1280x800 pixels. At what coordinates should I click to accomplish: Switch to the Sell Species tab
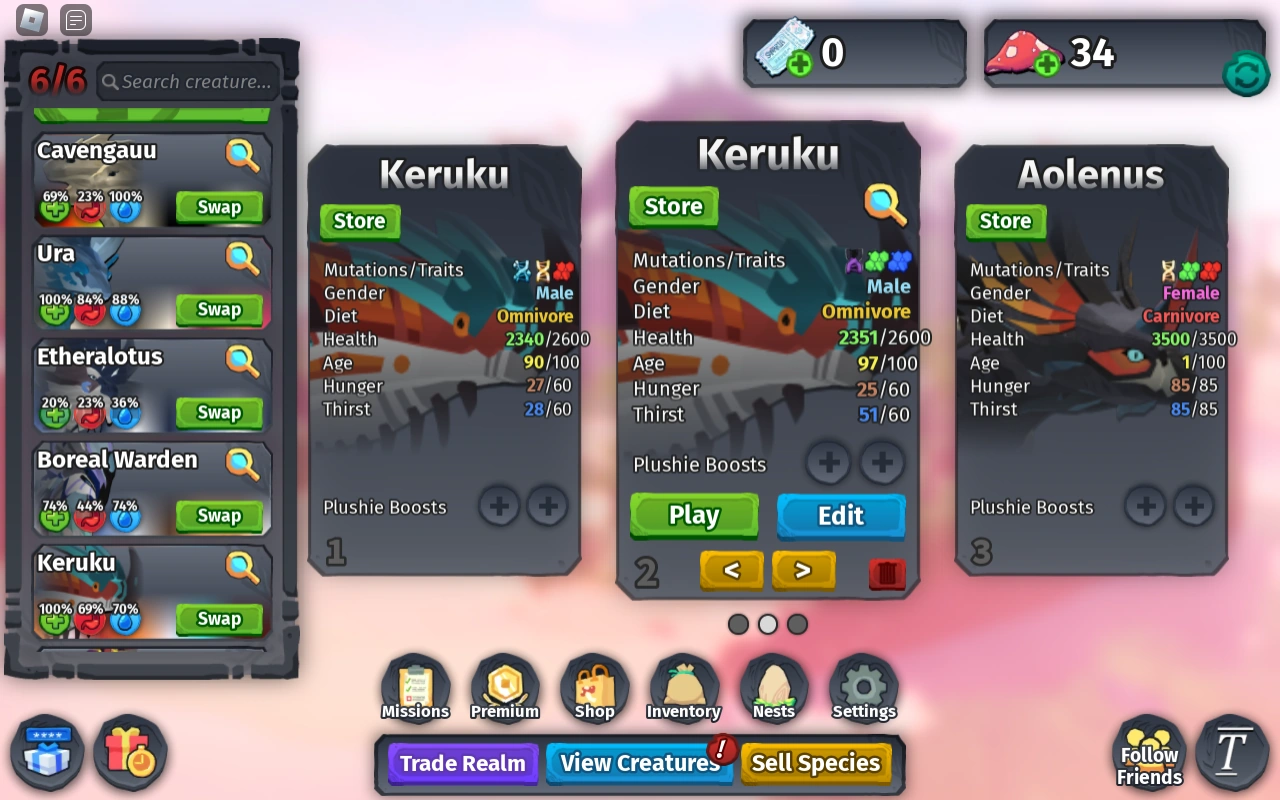click(817, 763)
